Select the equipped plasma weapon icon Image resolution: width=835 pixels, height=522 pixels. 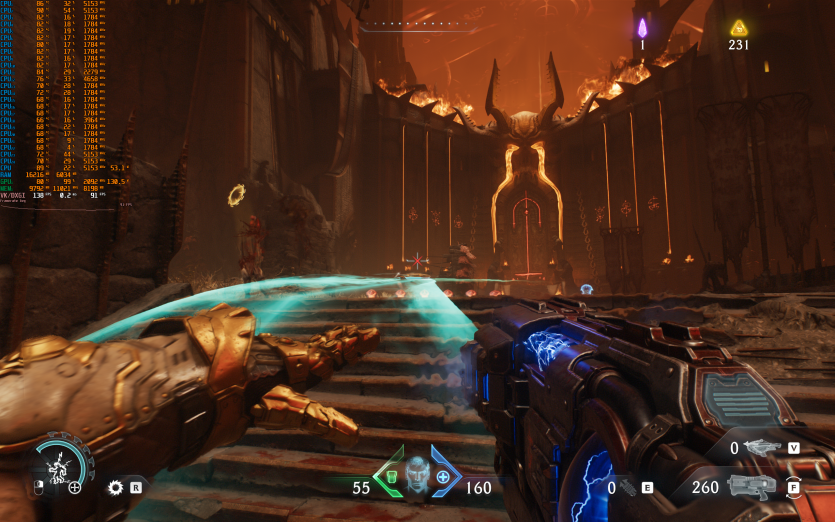pyautogui.click(x=752, y=487)
